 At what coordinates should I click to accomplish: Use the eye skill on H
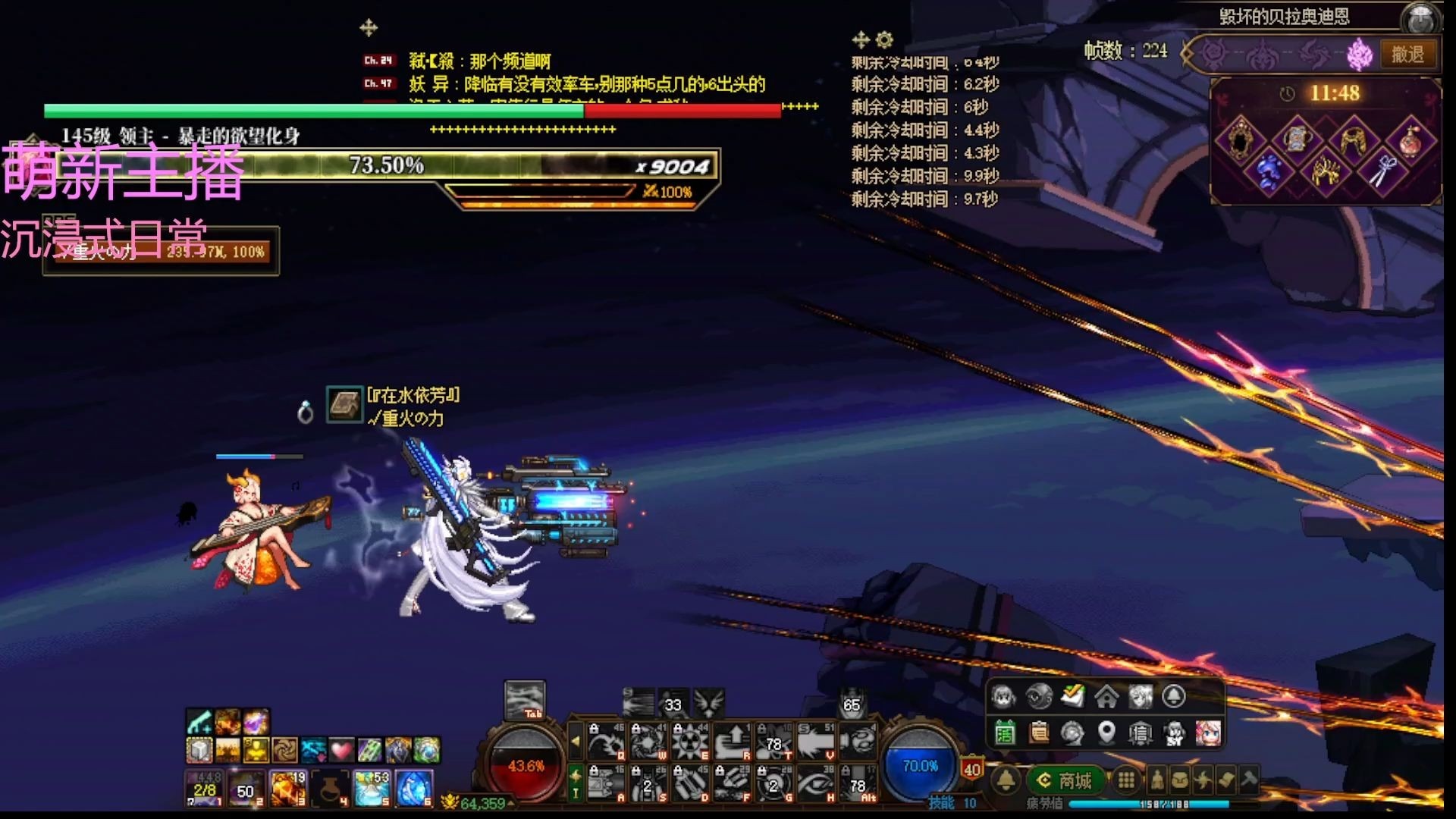(816, 783)
